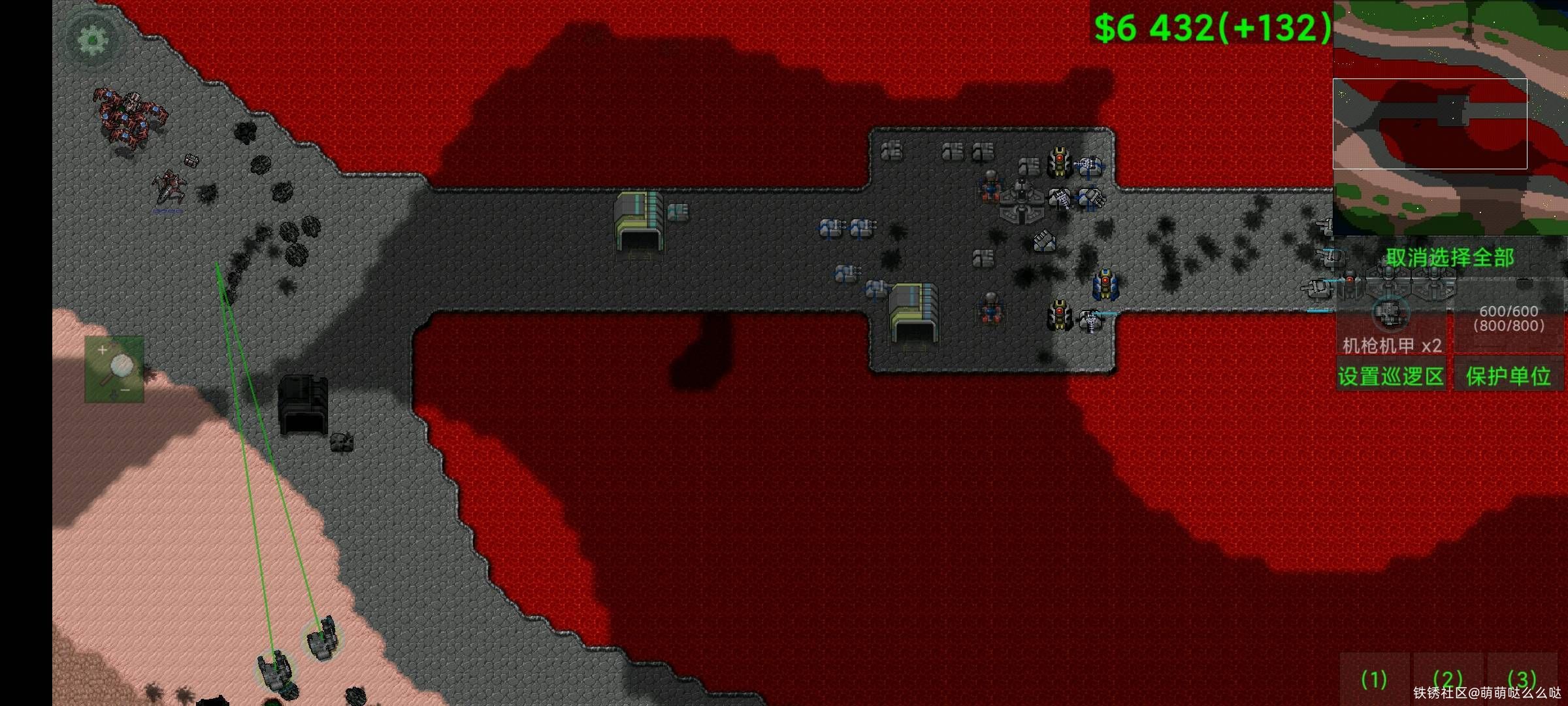
Task: Deselect all units with 取消选择全部
Action: point(1450,258)
